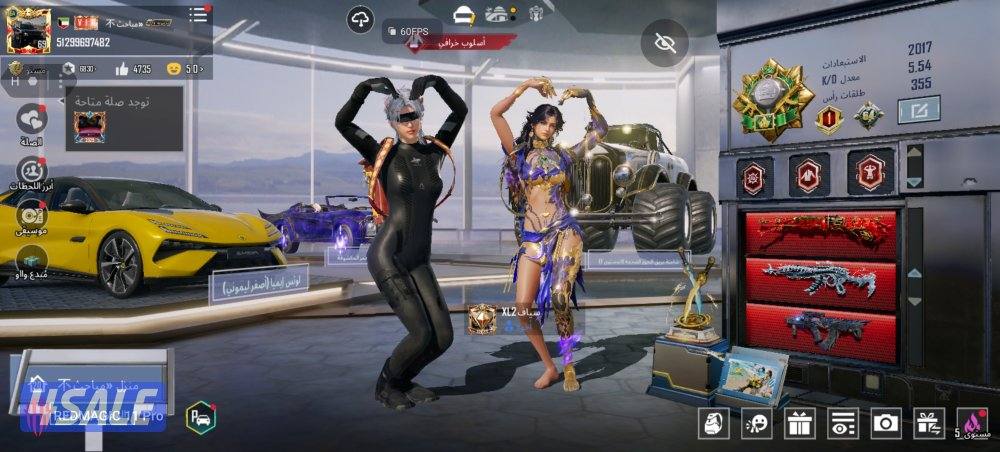This screenshot has height=452, width=1000.
Task: Open the gift box button
Action: (x=799, y=423)
